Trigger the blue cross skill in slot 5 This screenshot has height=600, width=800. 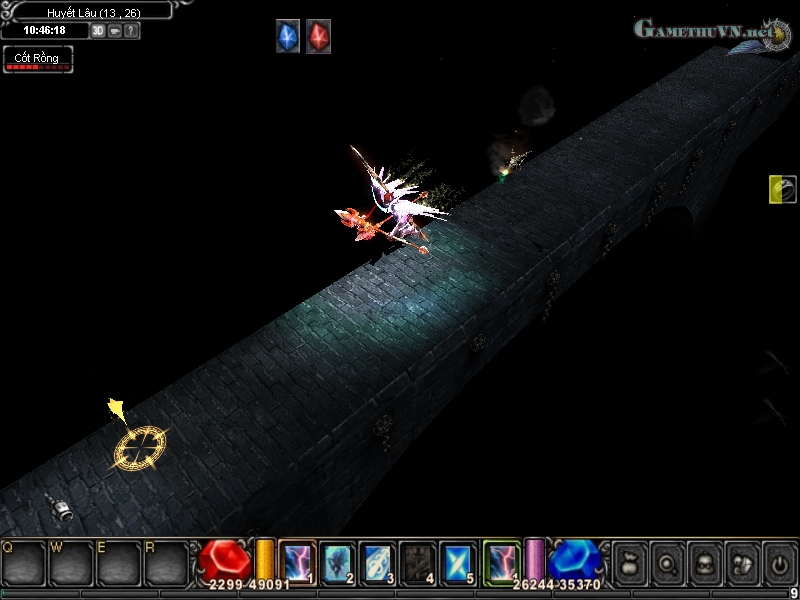point(457,561)
